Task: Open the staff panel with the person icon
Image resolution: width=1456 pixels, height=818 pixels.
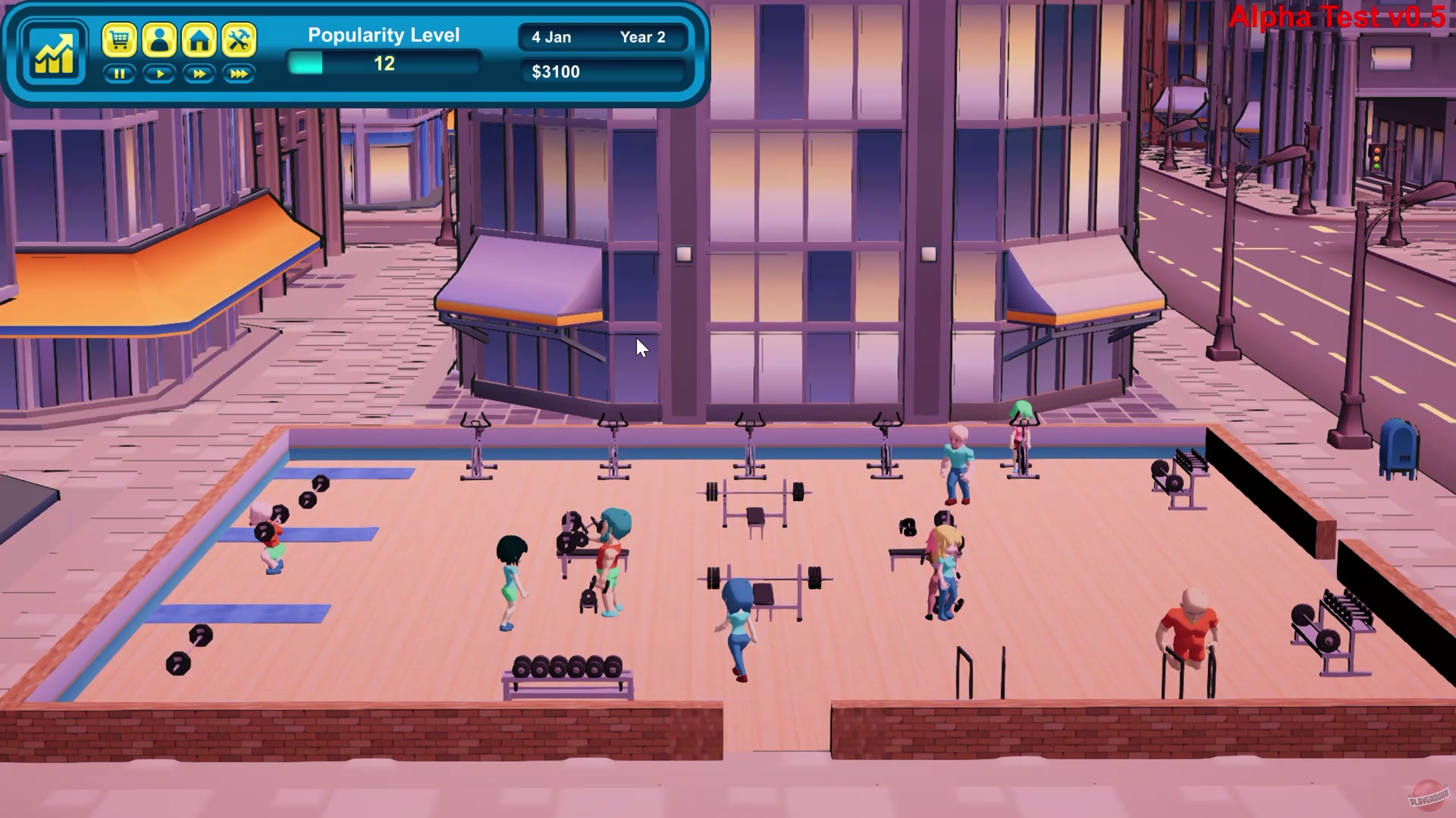Action: pos(160,39)
